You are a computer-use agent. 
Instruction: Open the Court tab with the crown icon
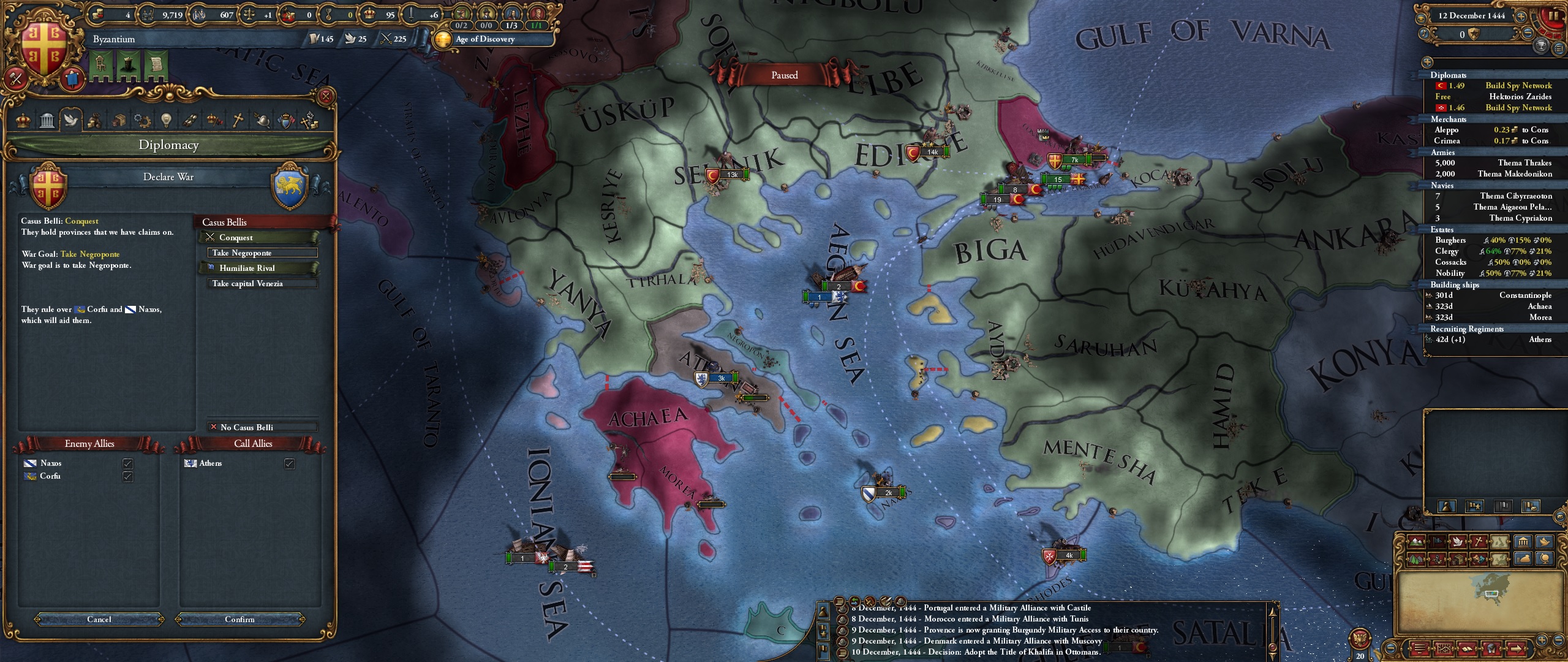point(23,120)
